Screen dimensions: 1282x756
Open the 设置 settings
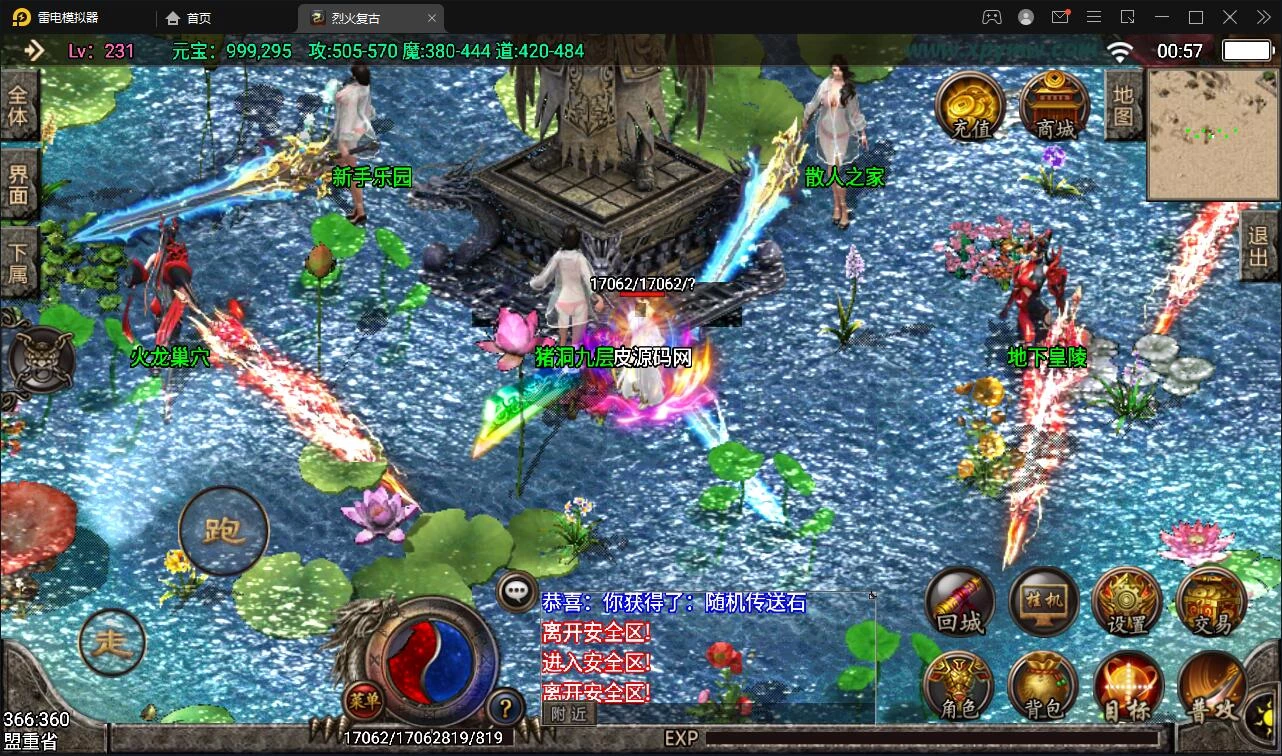point(1127,602)
